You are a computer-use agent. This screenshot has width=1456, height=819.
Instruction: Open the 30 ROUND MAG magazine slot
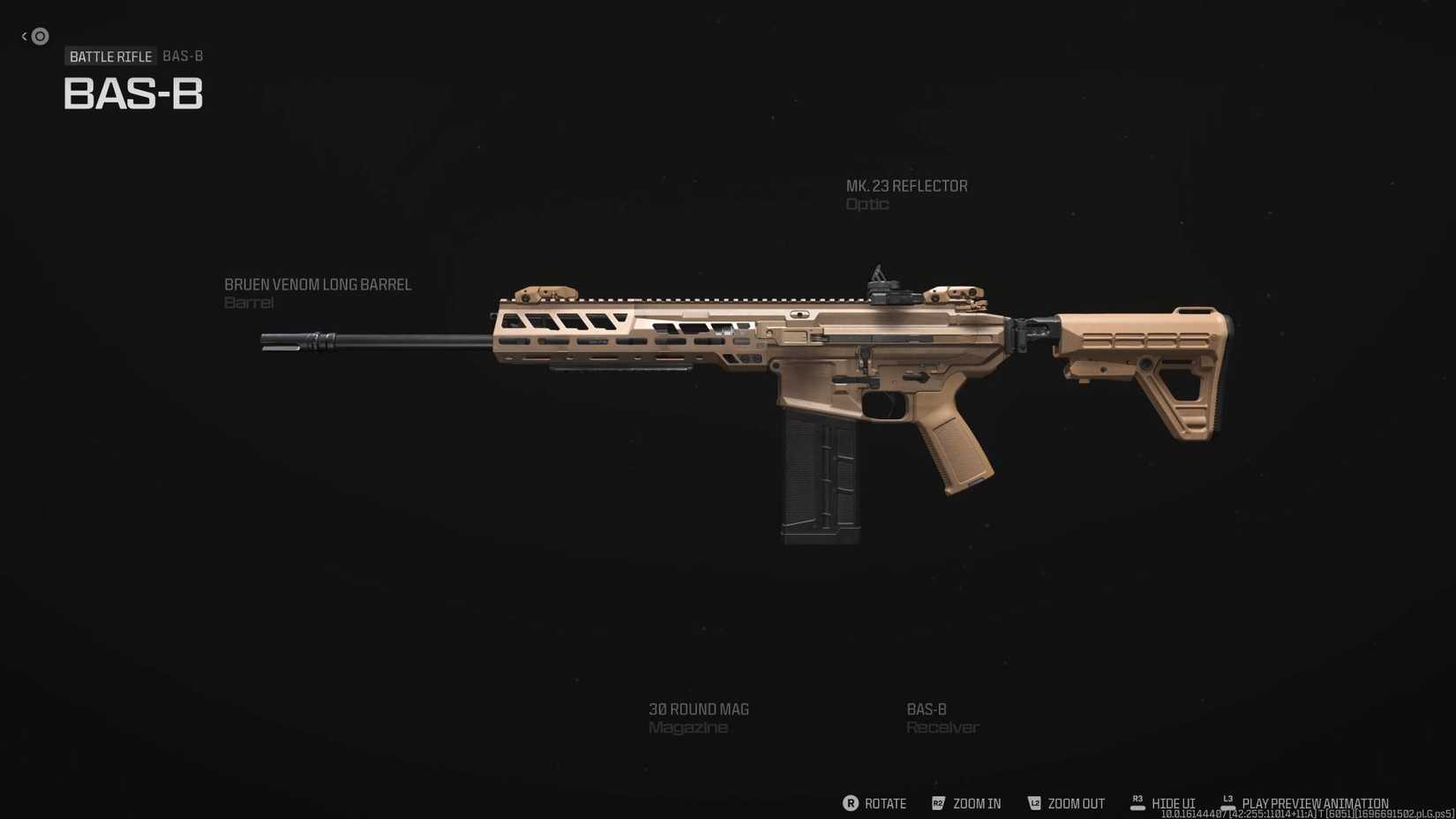(699, 718)
